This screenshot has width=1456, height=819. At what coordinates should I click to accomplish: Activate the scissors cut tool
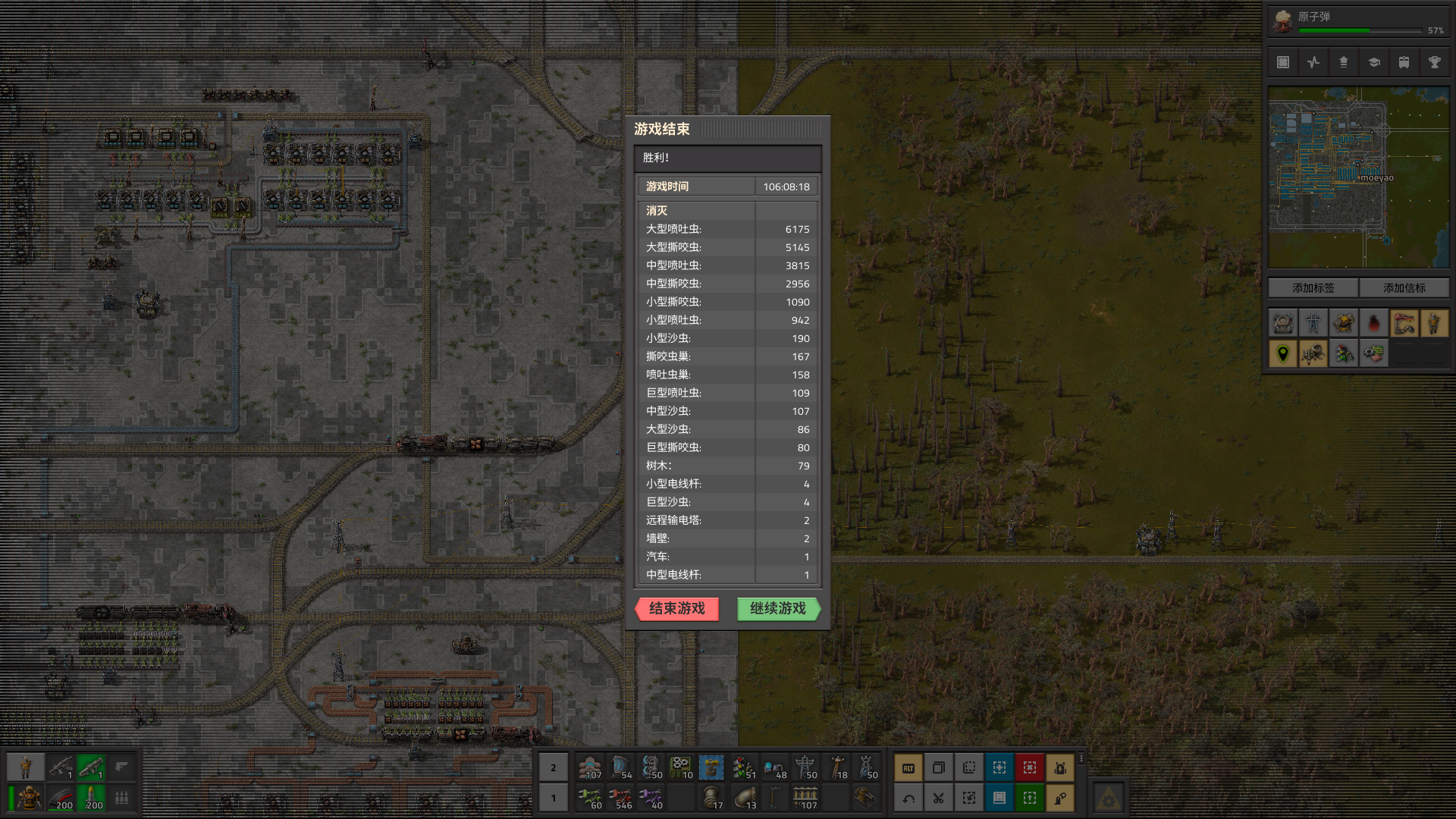tap(939, 798)
